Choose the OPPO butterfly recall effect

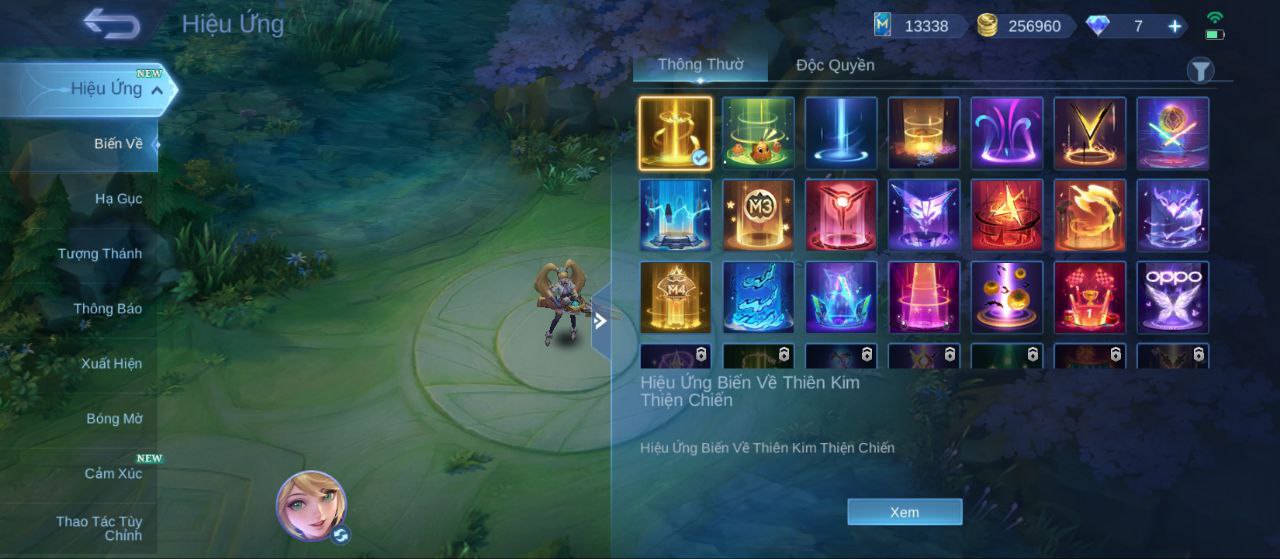1172,297
